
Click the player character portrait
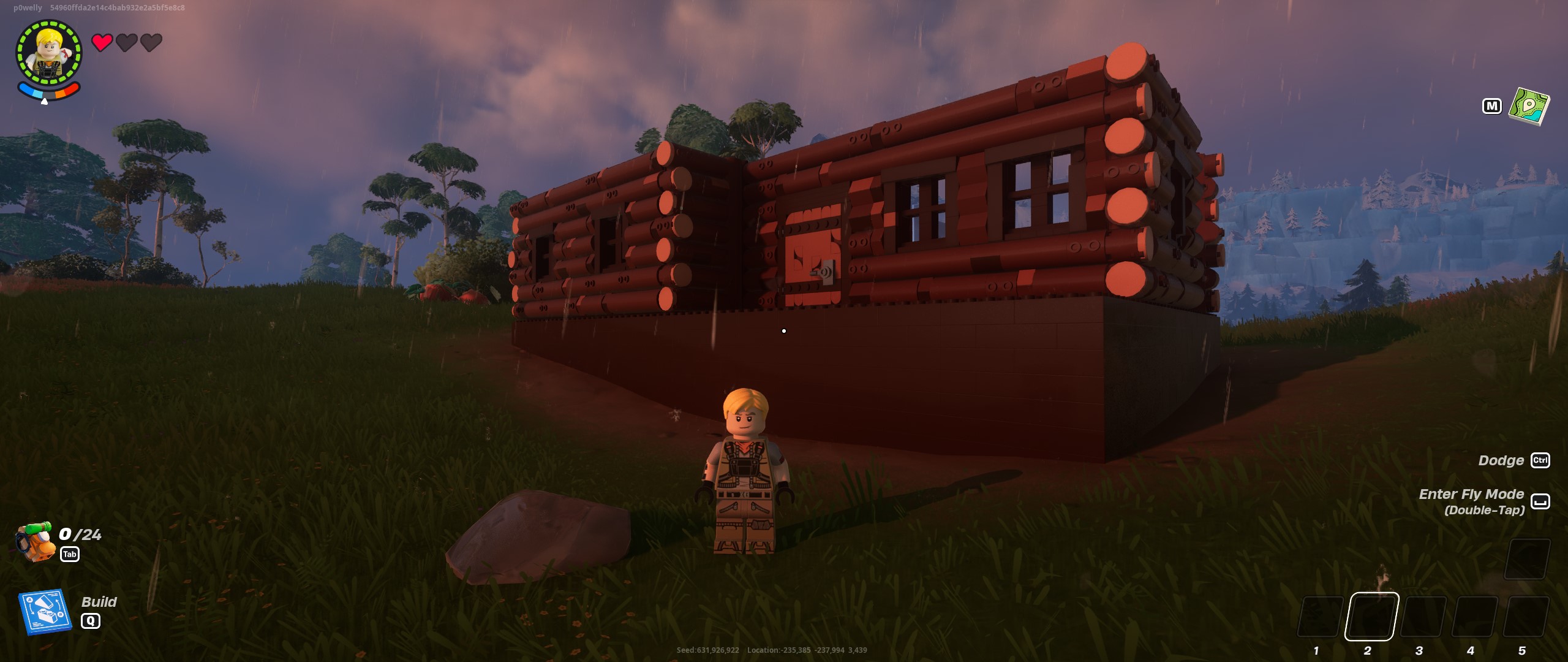(x=49, y=53)
